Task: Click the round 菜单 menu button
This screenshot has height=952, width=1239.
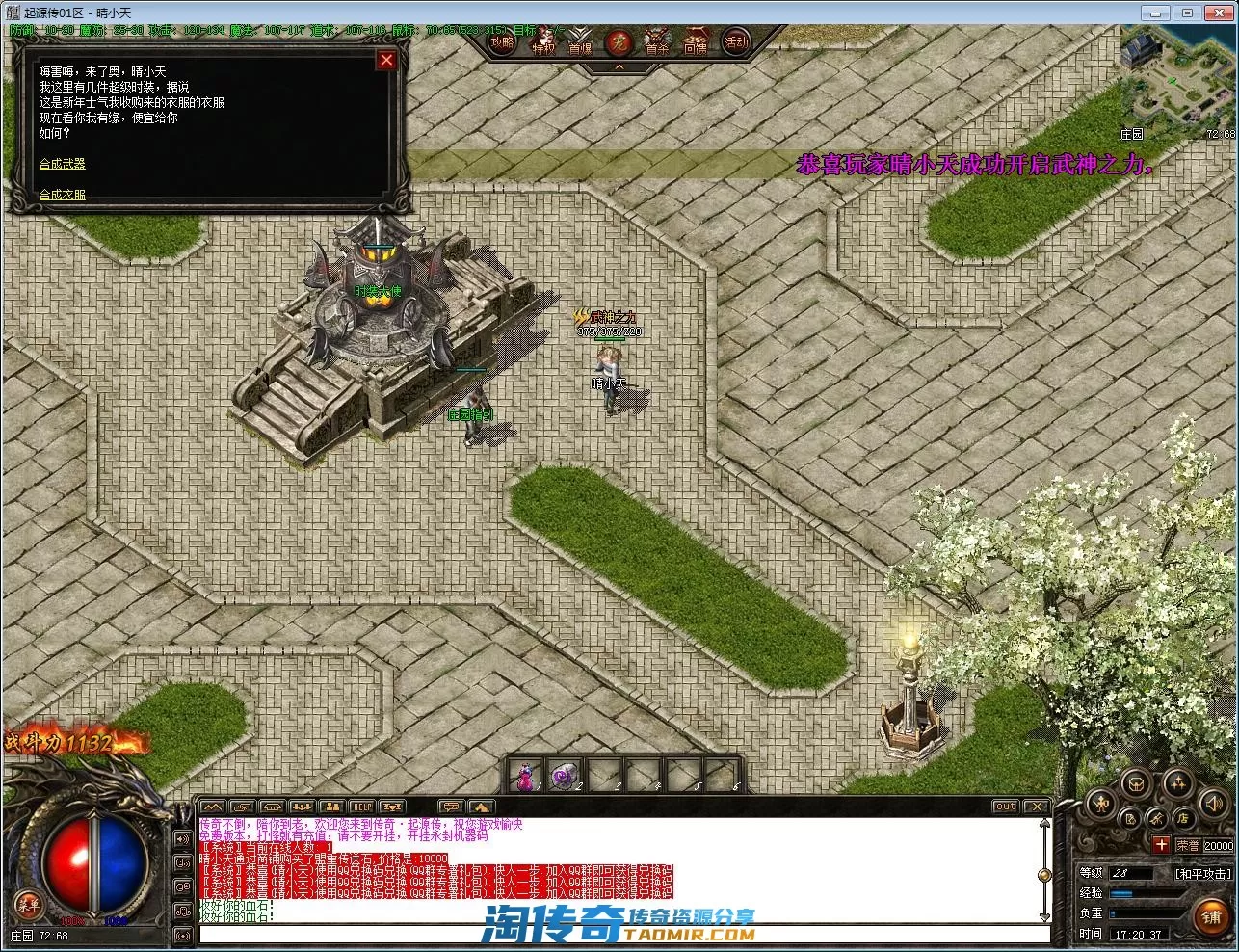Action: (x=28, y=904)
